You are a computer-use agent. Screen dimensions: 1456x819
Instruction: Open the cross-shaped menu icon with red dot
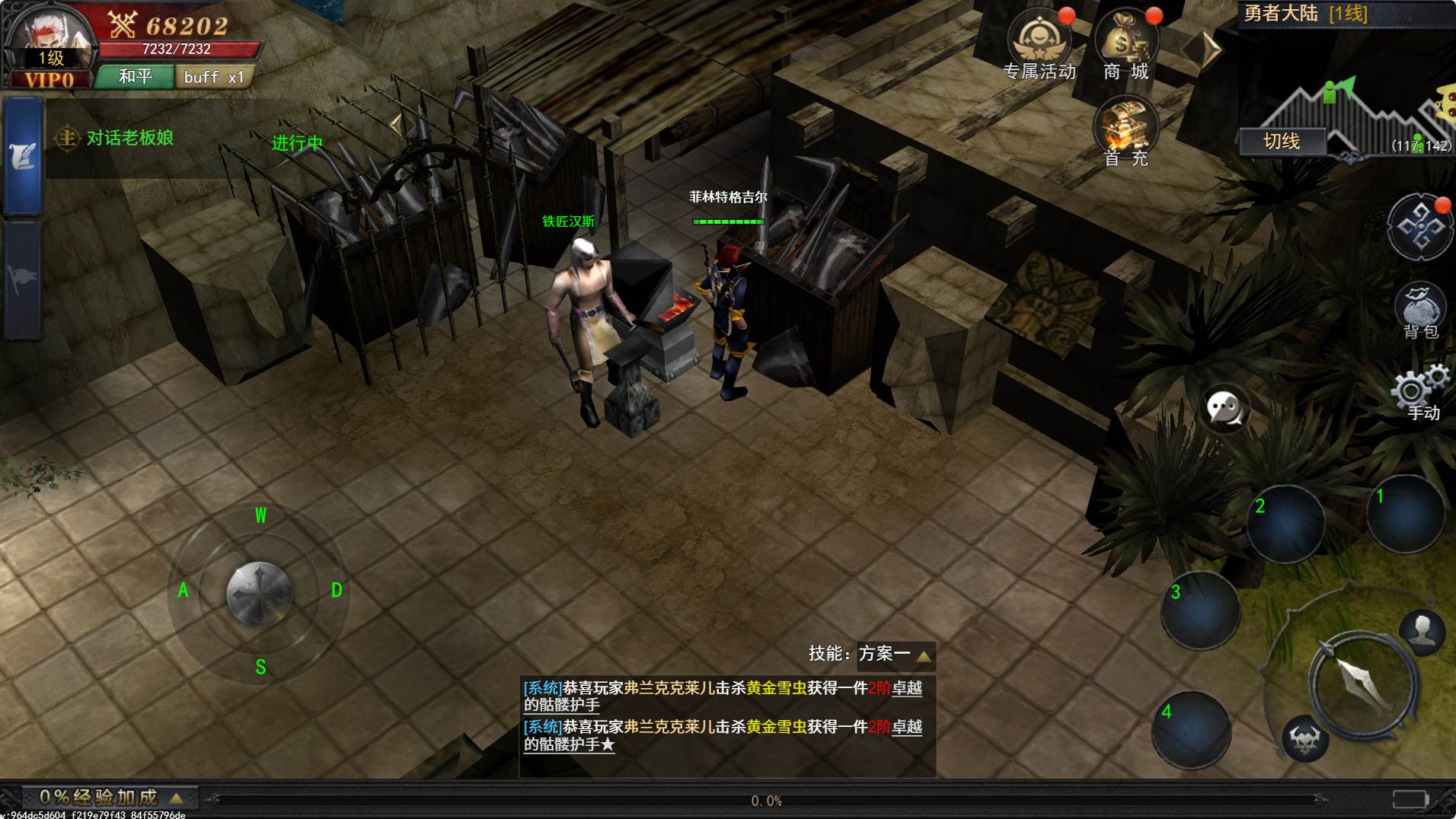1420,228
